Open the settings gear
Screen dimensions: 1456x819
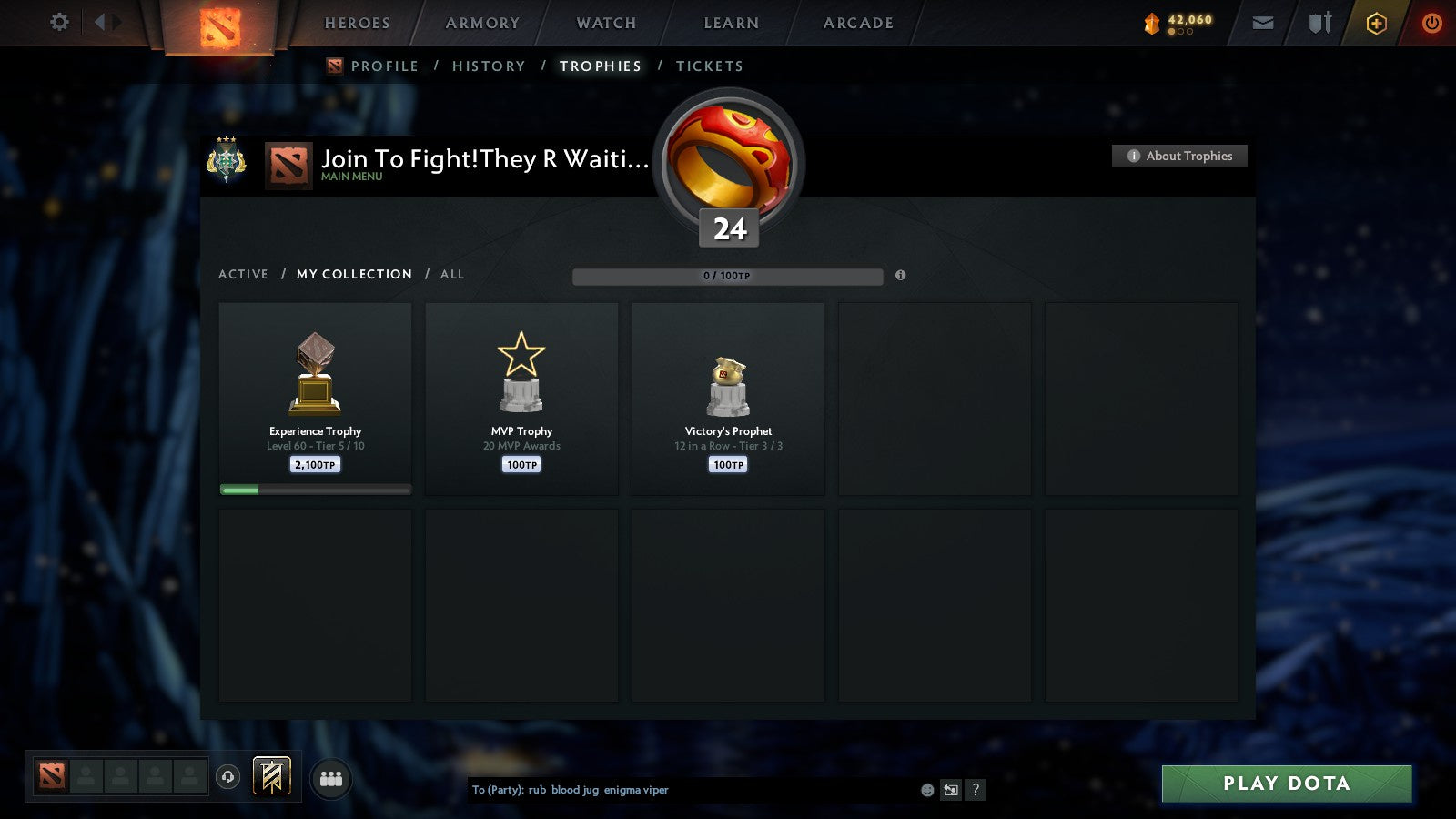59,23
